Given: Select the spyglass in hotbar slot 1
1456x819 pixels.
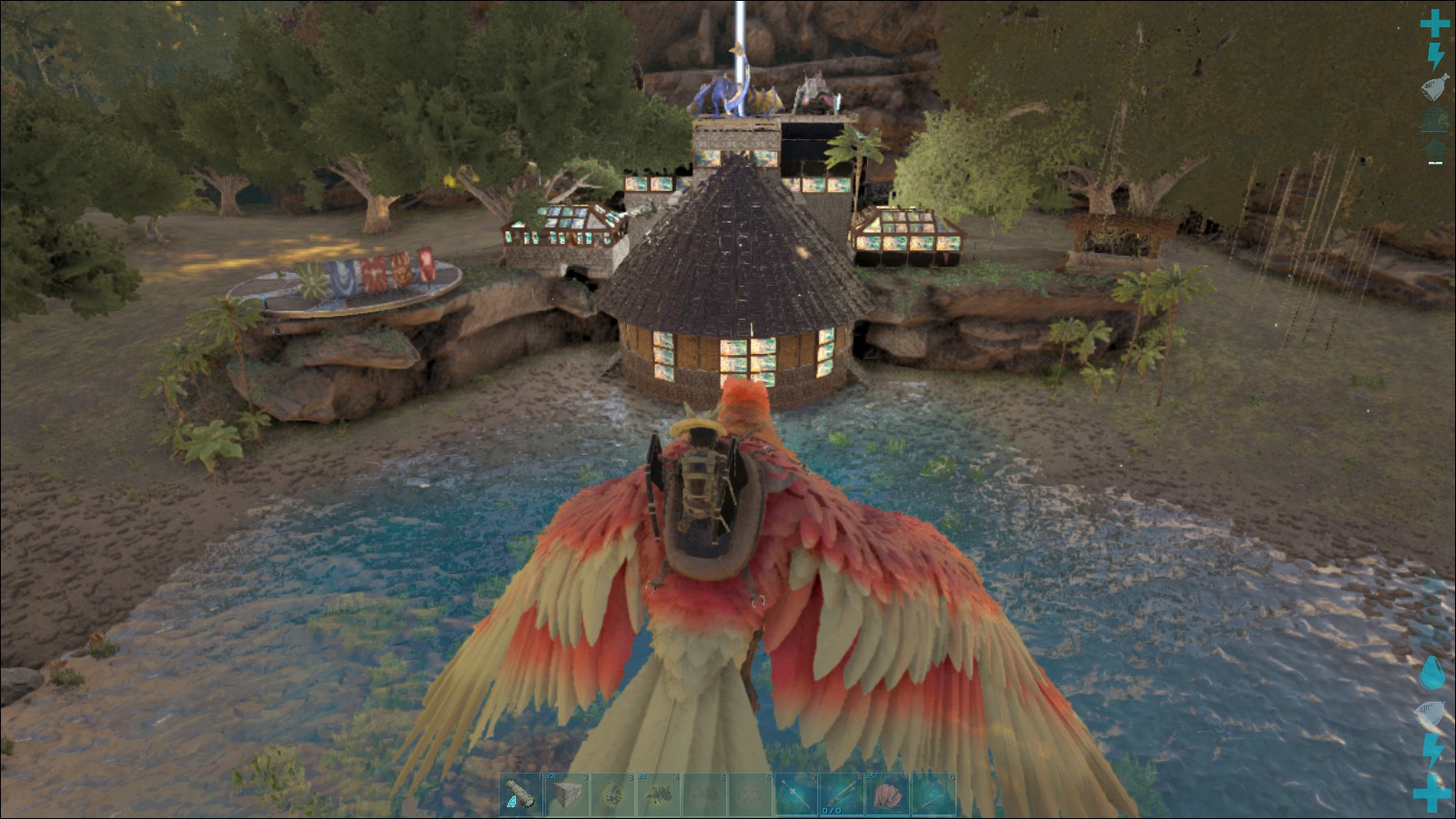Looking at the screenshot, I should coord(521,794).
